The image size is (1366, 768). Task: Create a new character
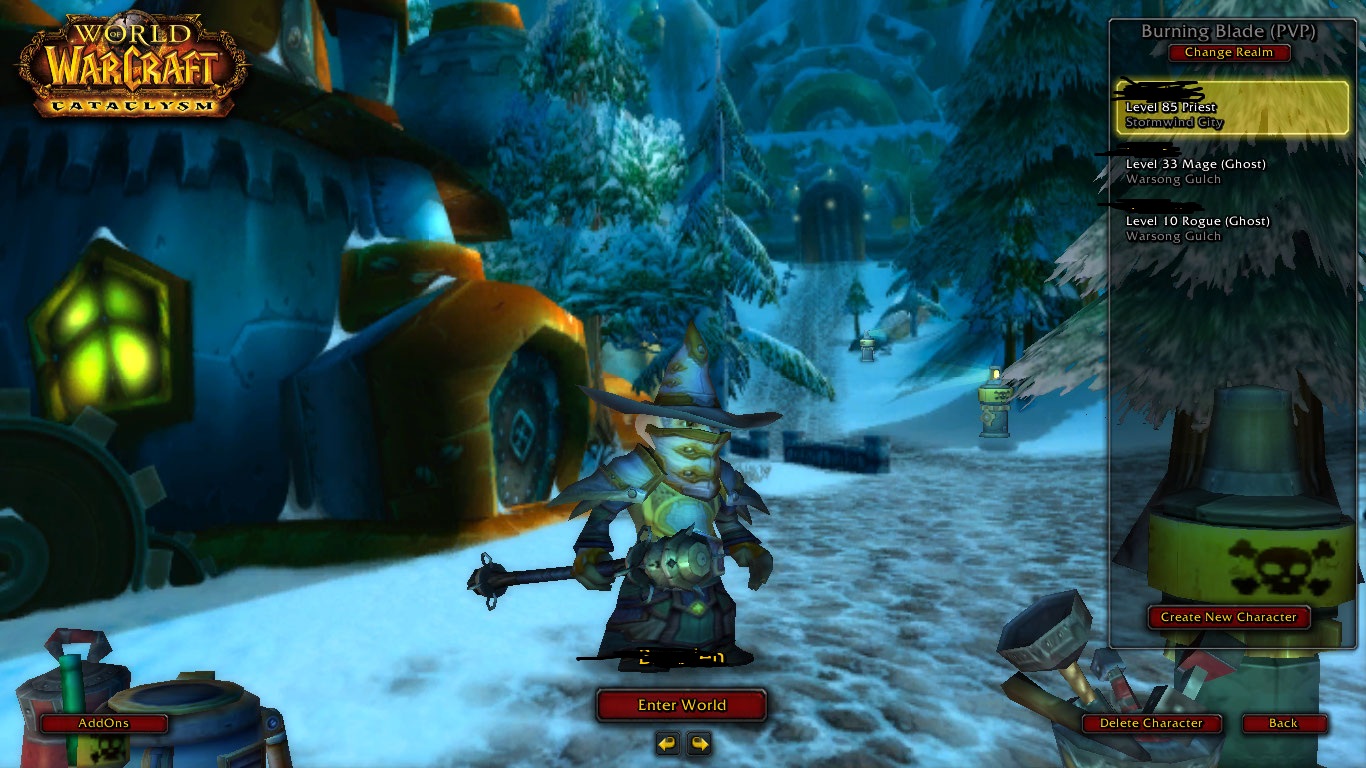click(x=1228, y=617)
